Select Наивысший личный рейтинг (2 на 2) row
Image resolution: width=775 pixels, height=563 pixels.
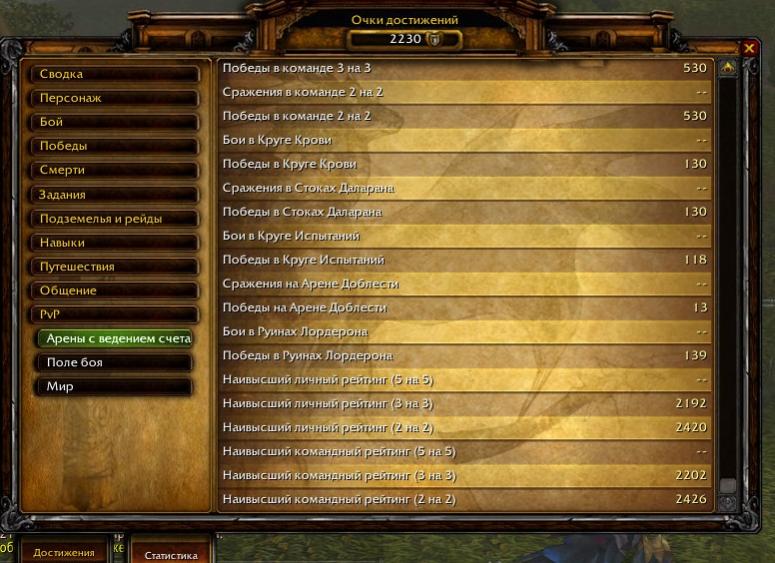[x=465, y=427]
